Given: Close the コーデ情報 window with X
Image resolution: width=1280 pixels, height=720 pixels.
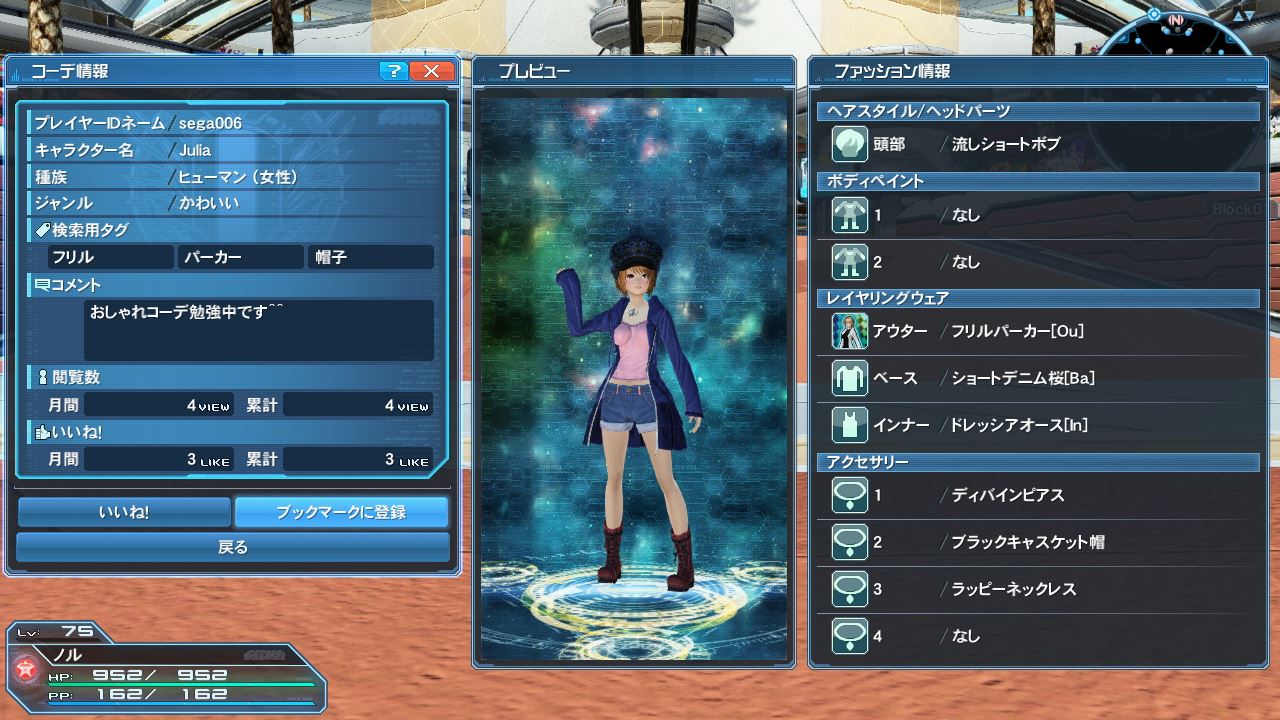Looking at the screenshot, I should tap(432, 71).
